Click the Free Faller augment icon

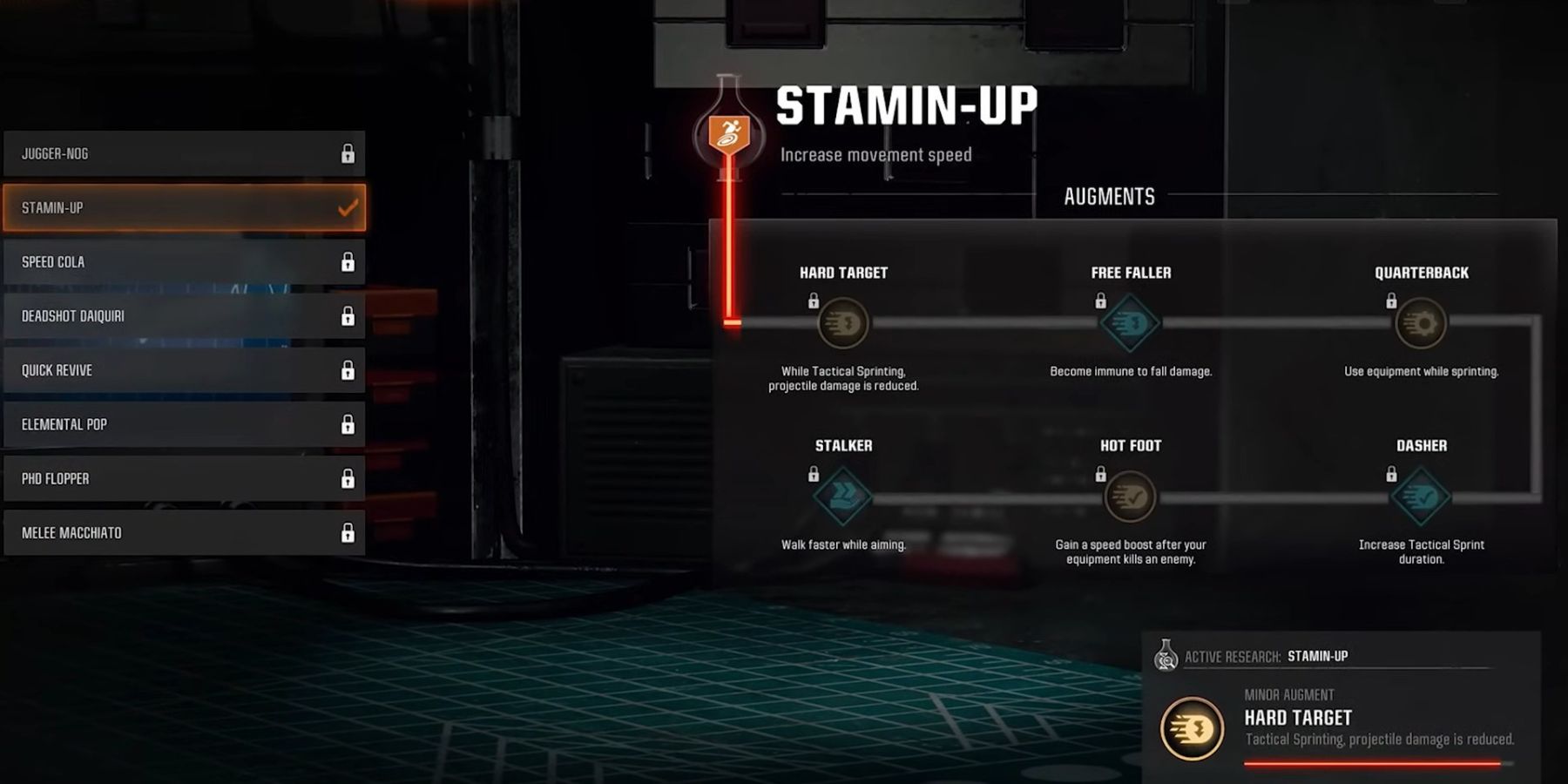(x=1130, y=323)
